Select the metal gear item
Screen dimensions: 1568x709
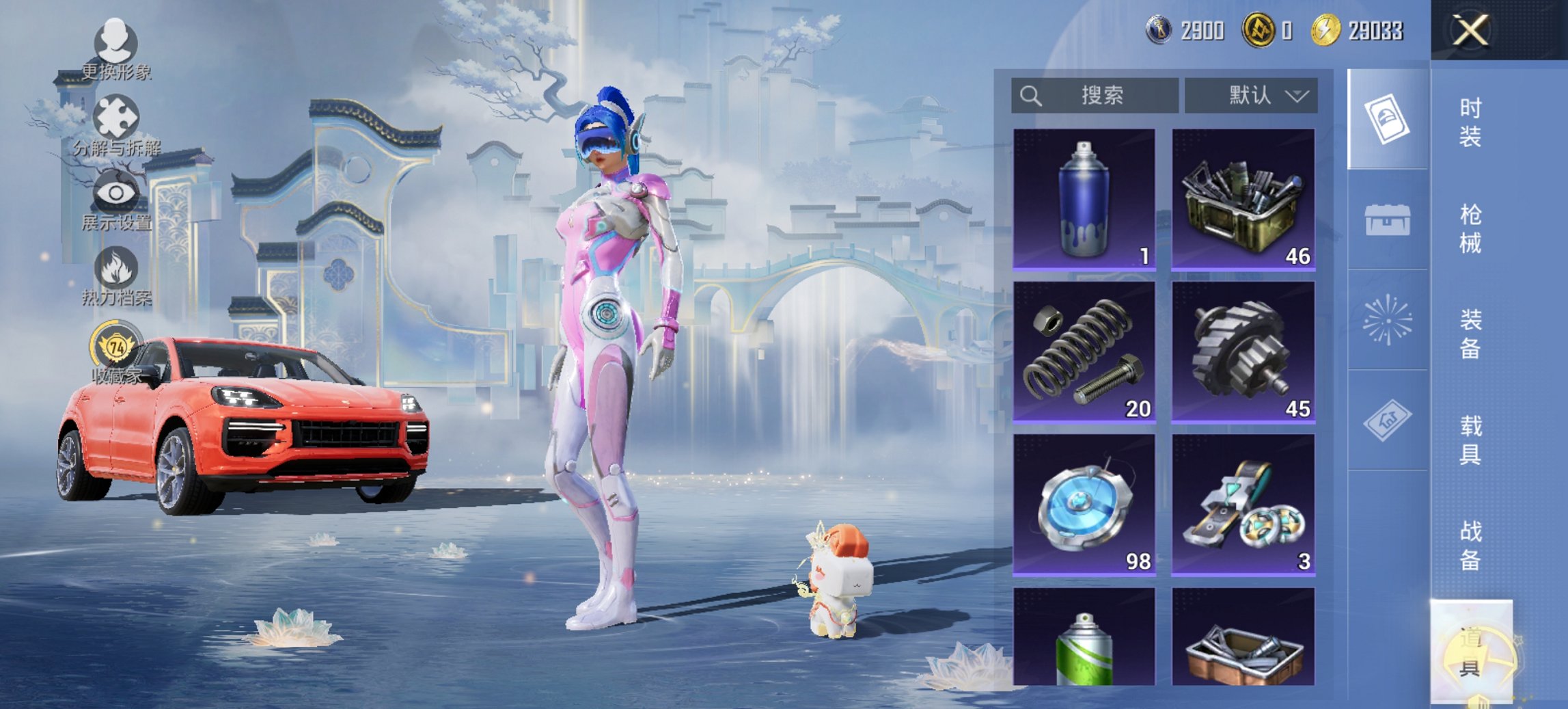coord(1243,351)
